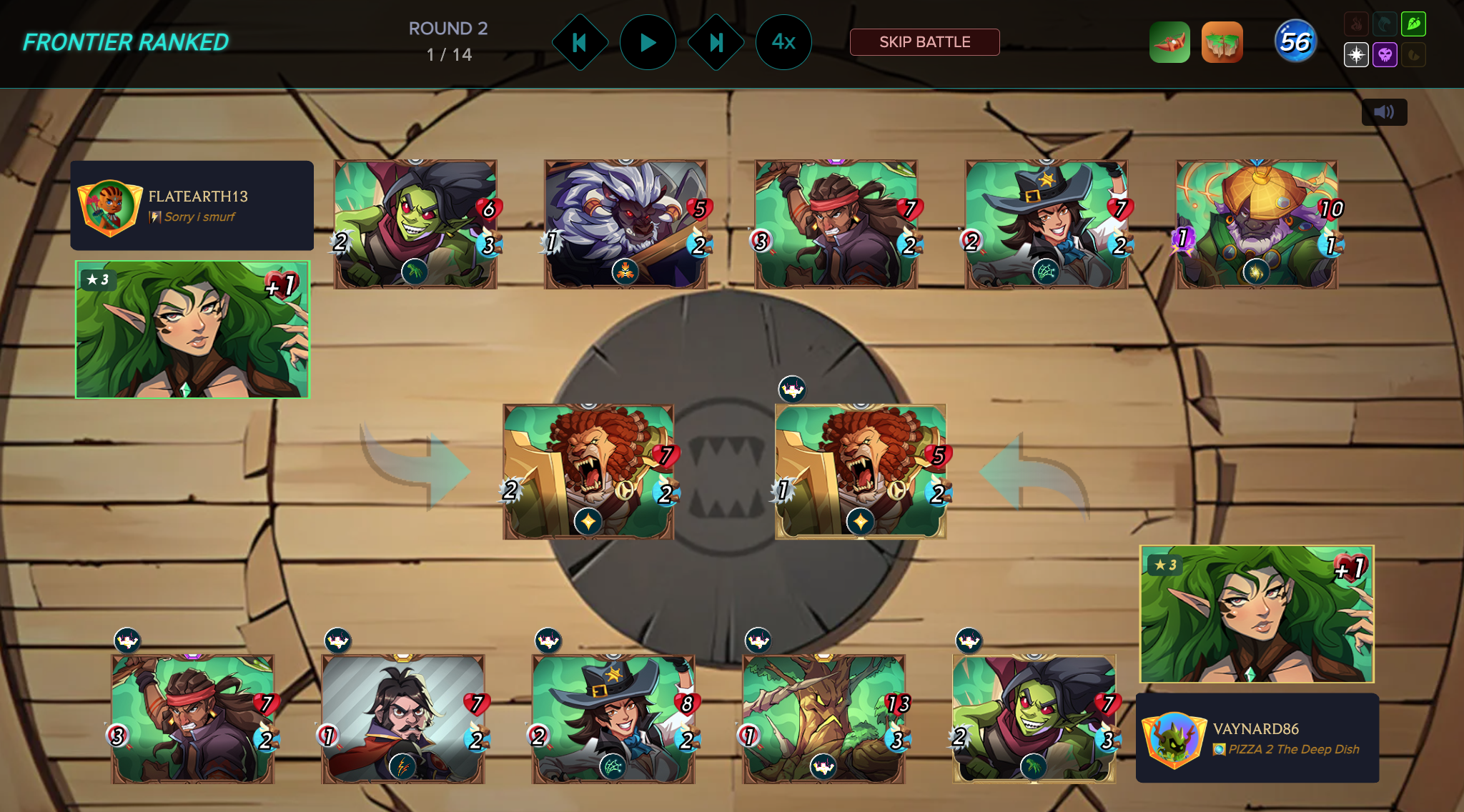Inspect the white-maned beast card with 5 health

[625, 224]
